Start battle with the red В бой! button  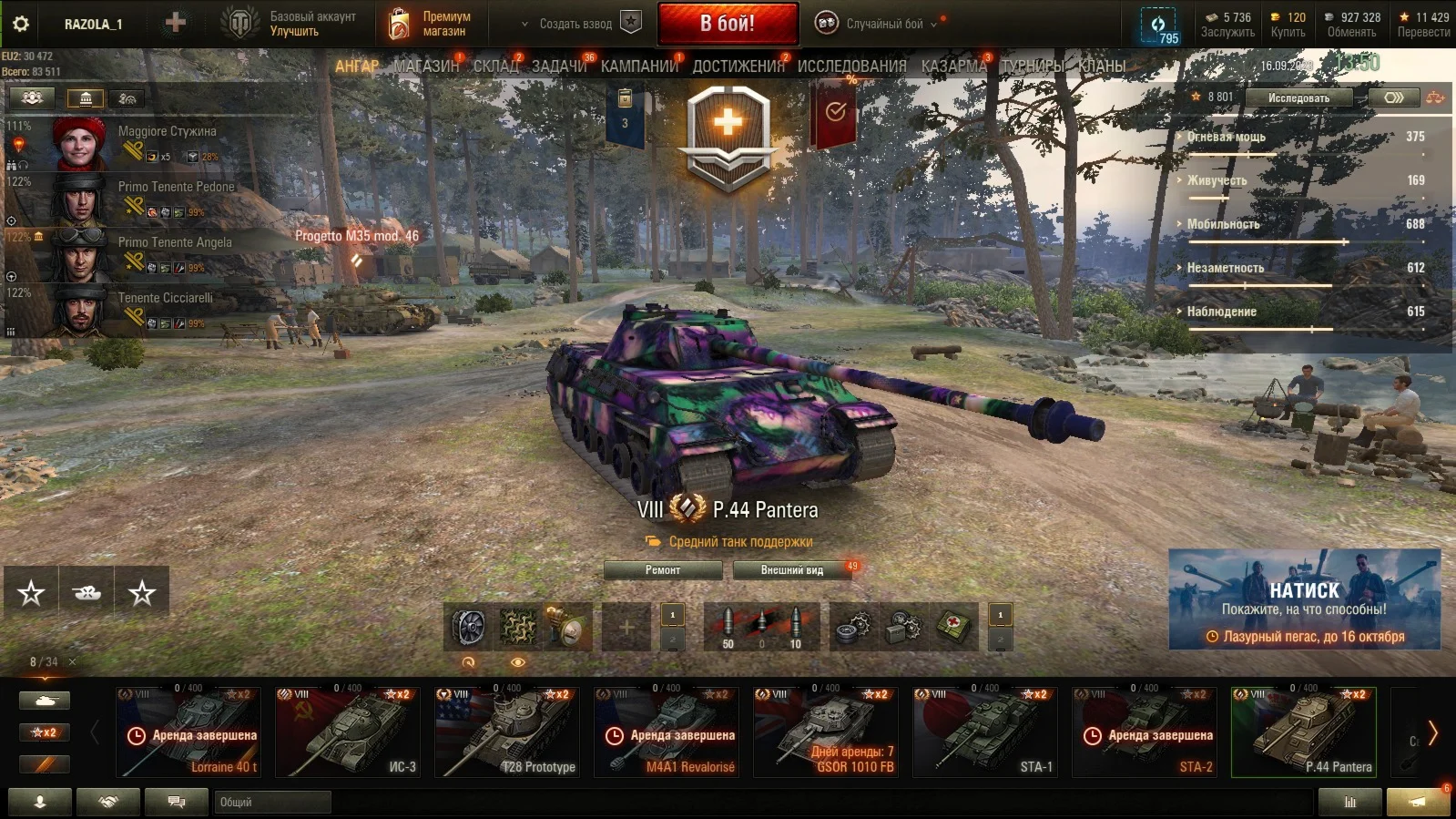pyautogui.click(x=728, y=24)
